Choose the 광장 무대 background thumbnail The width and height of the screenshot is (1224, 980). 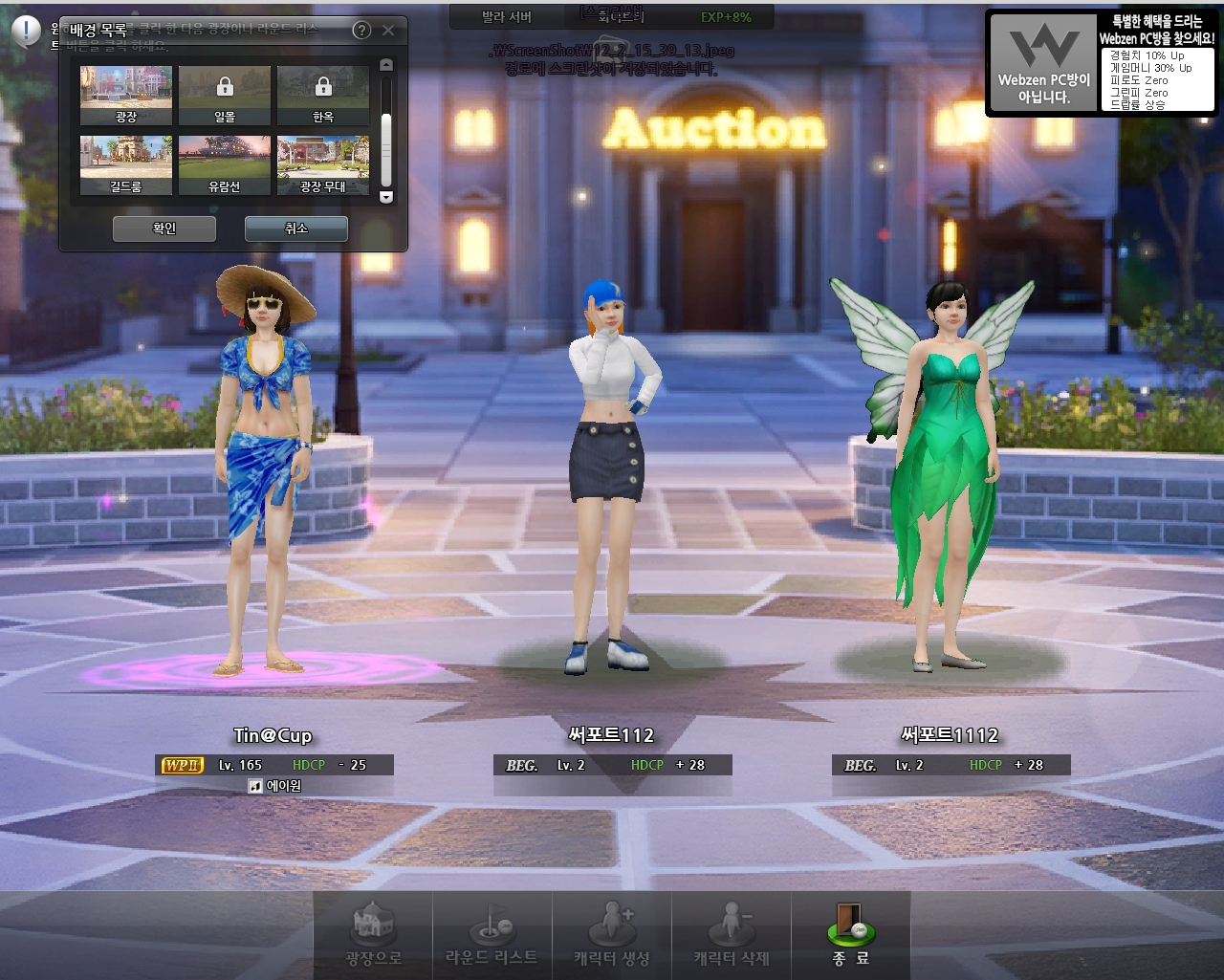323,164
